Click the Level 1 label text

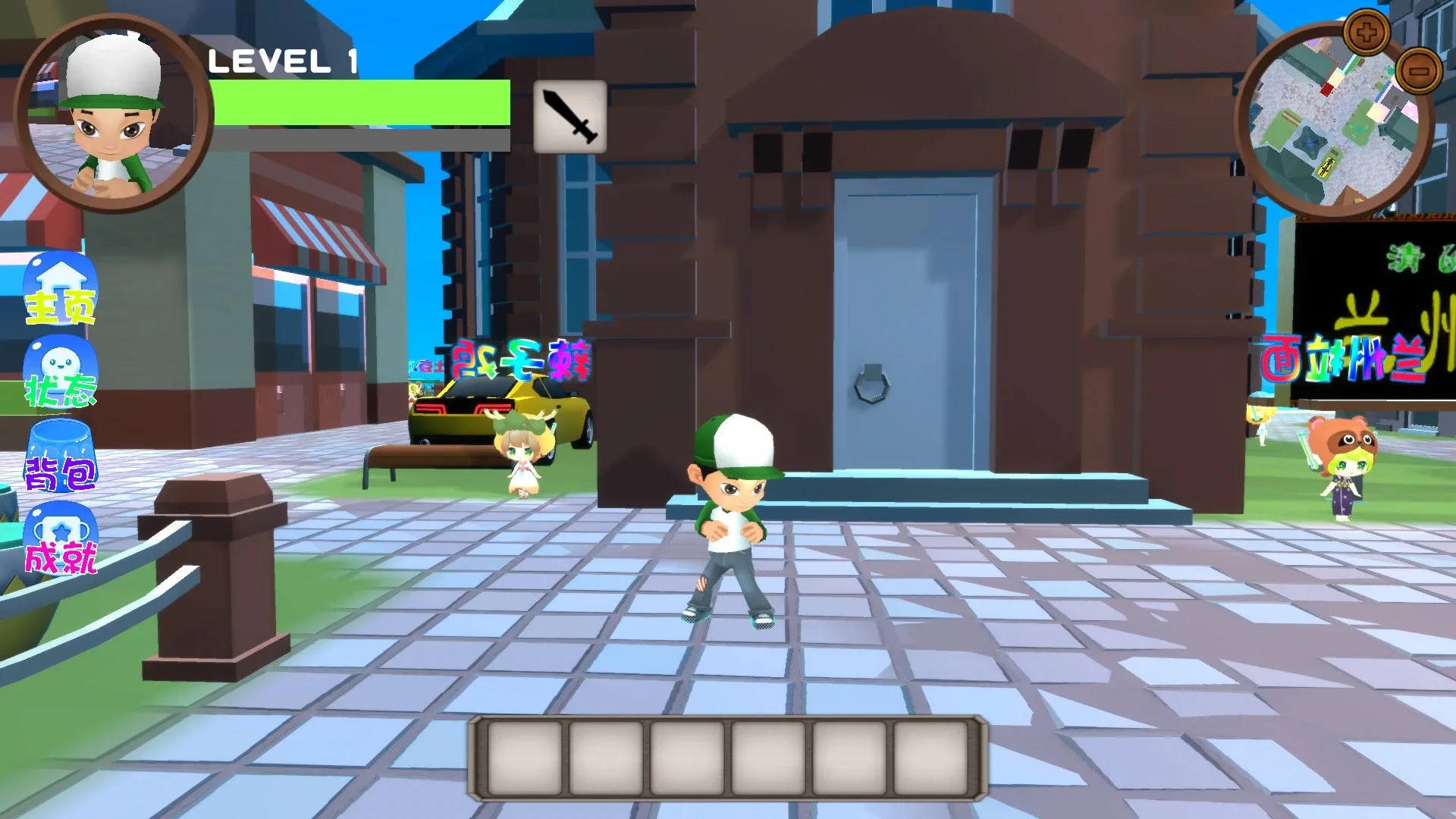pyautogui.click(x=284, y=61)
